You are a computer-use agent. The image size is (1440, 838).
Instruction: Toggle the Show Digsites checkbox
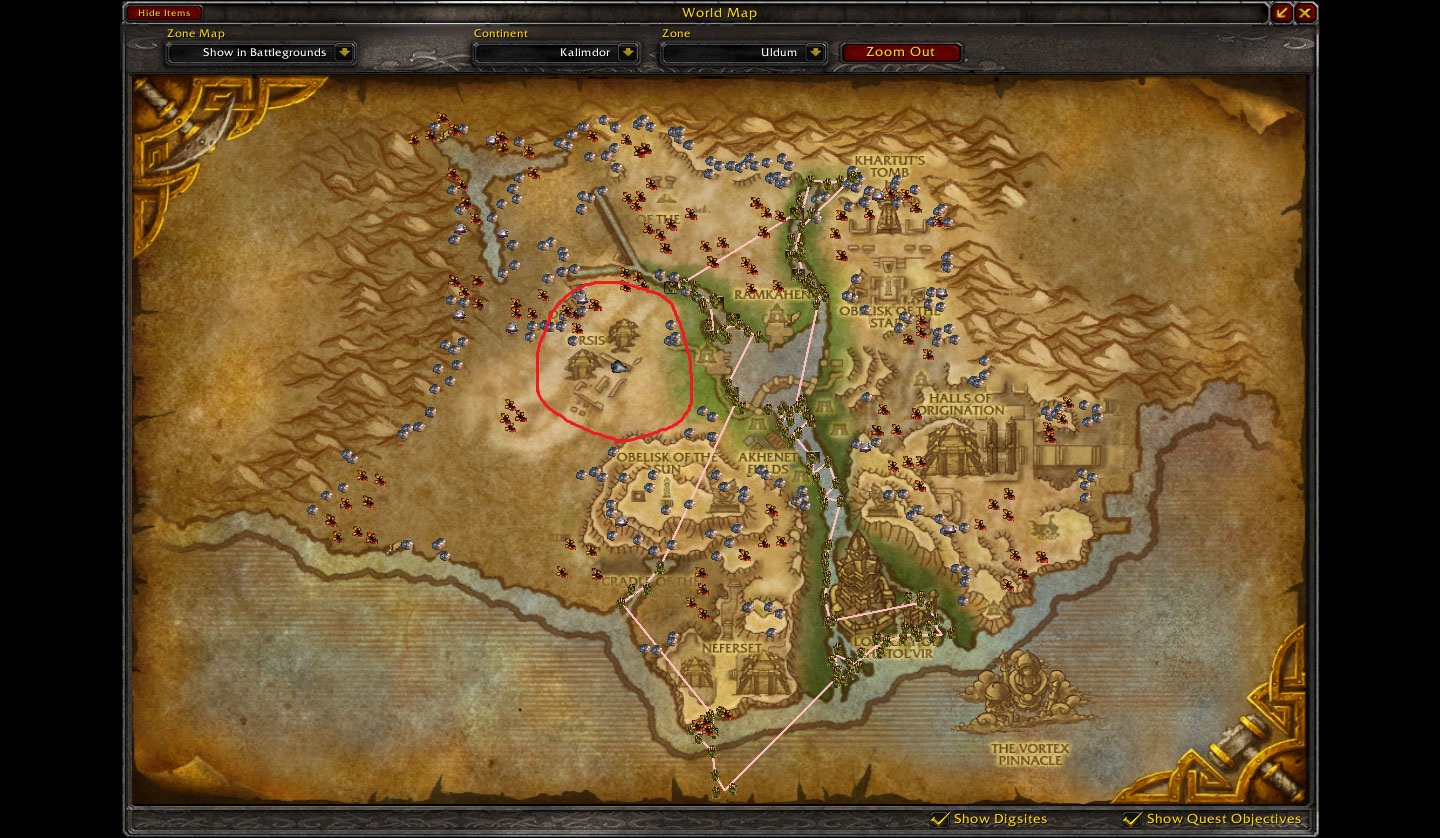point(941,818)
